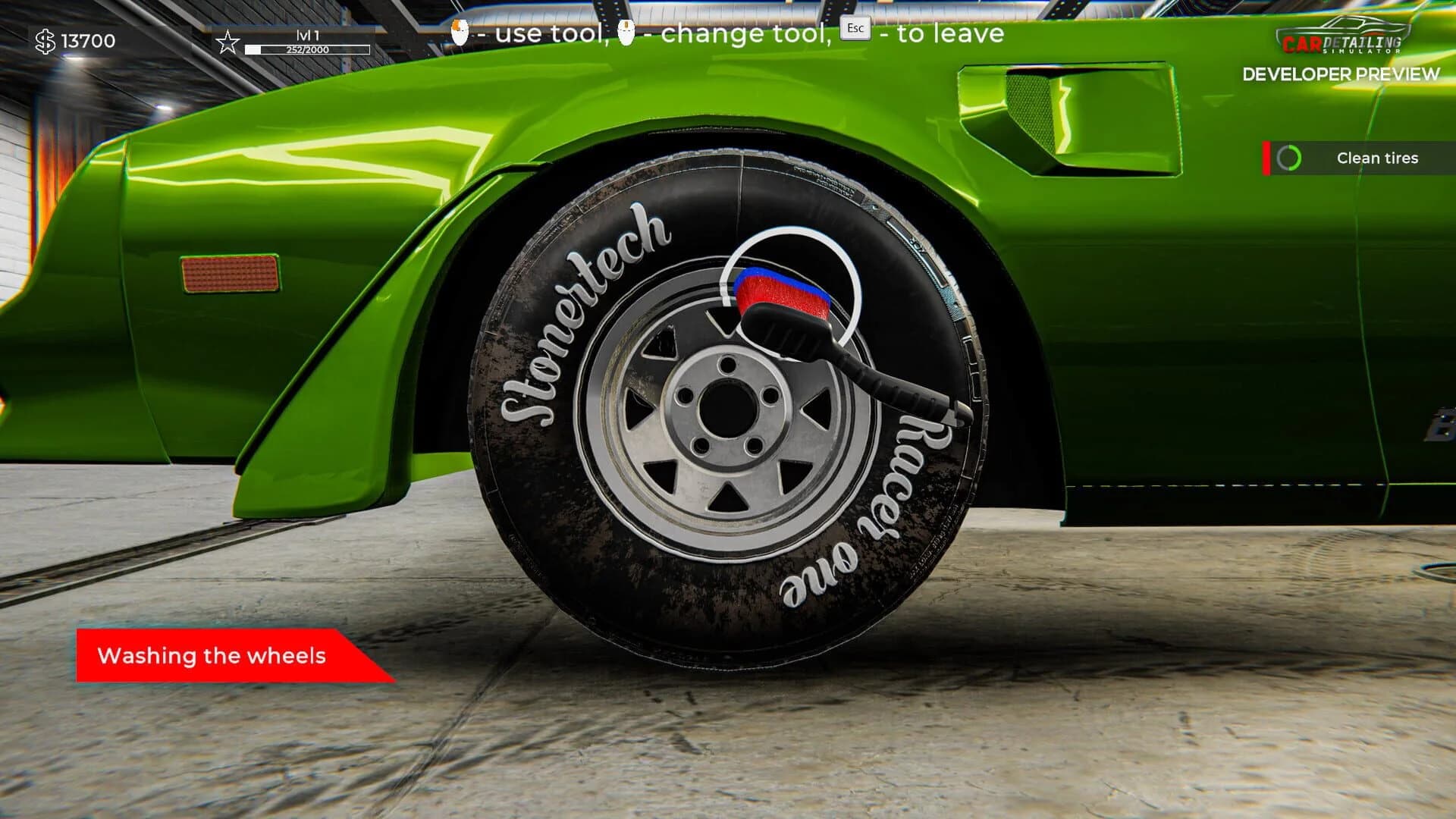Click the dollar sign money icon

click(47, 42)
